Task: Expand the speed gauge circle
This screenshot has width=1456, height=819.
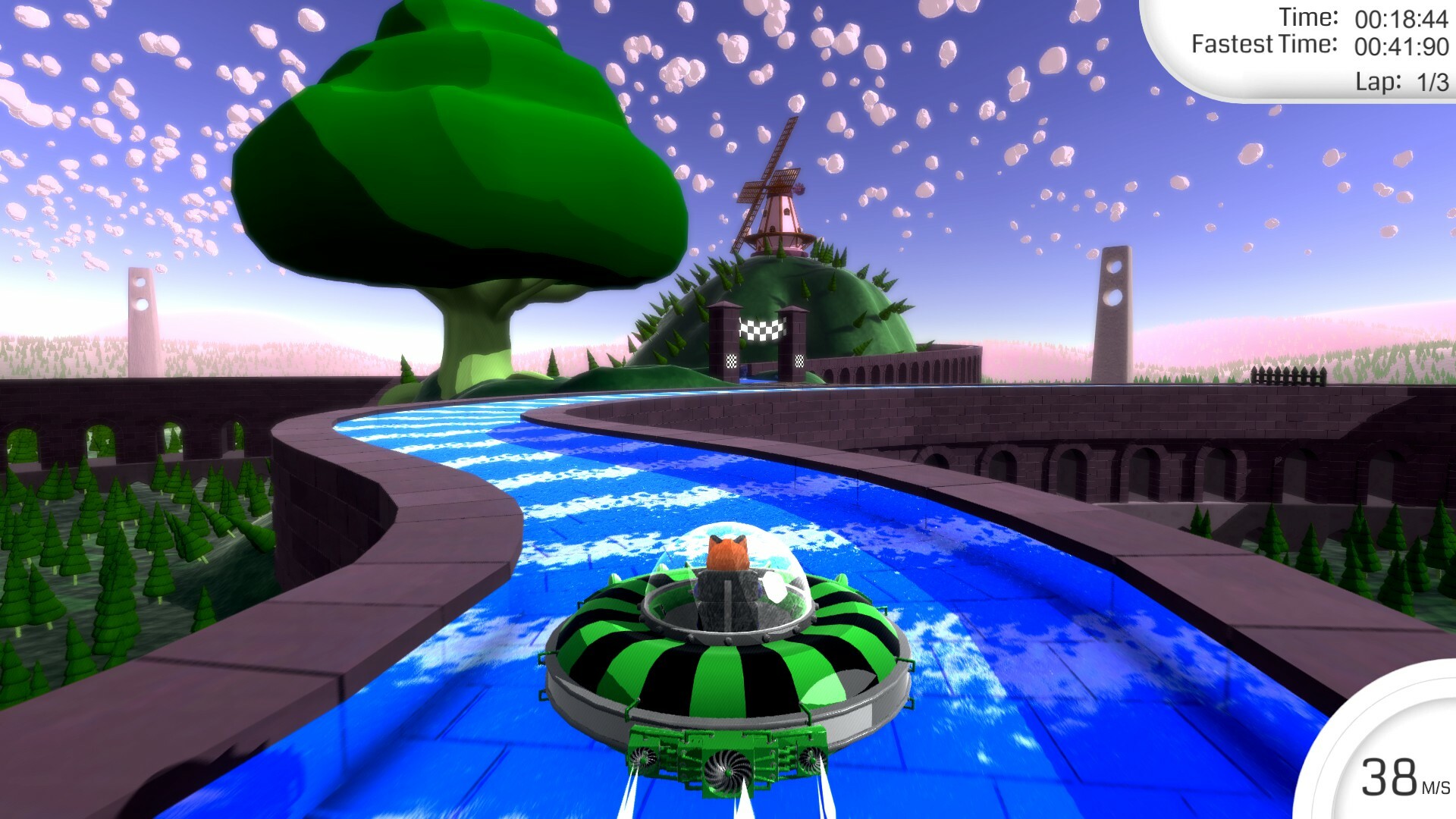Action: point(1399,766)
